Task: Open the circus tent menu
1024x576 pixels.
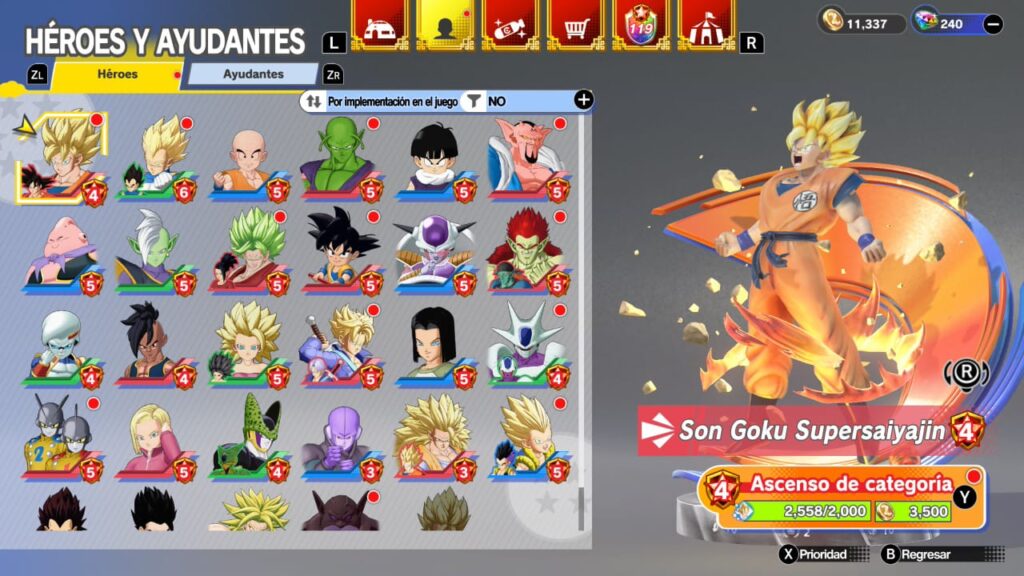Action: click(x=706, y=24)
